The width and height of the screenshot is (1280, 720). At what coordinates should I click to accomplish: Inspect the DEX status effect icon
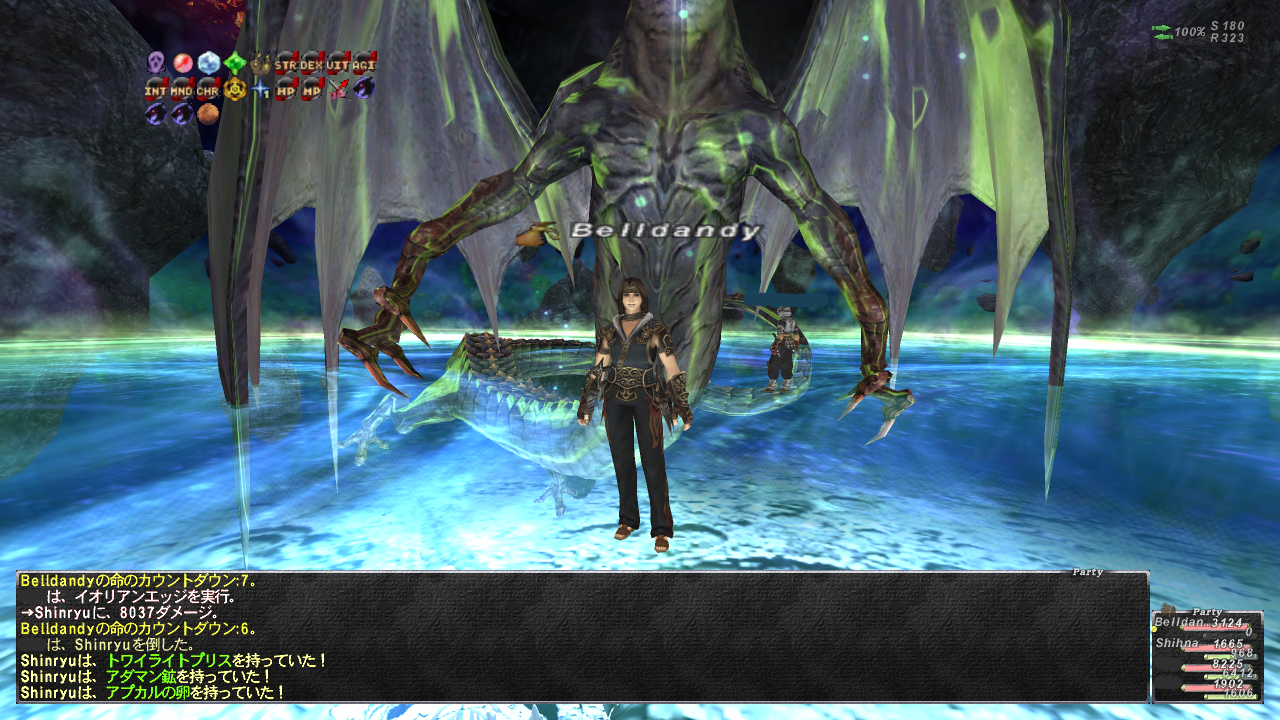pos(312,62)
